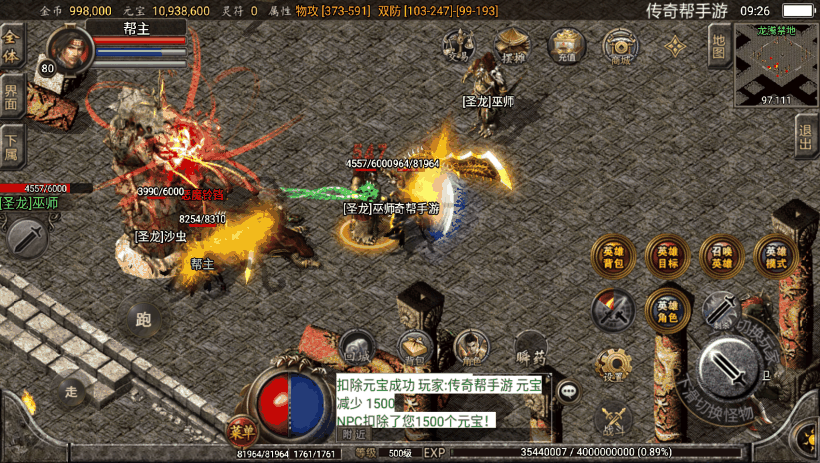Viewport: 820px width, 463px height.
Task: Click the 召唤英雄 summon hero button
Action: 721,256
